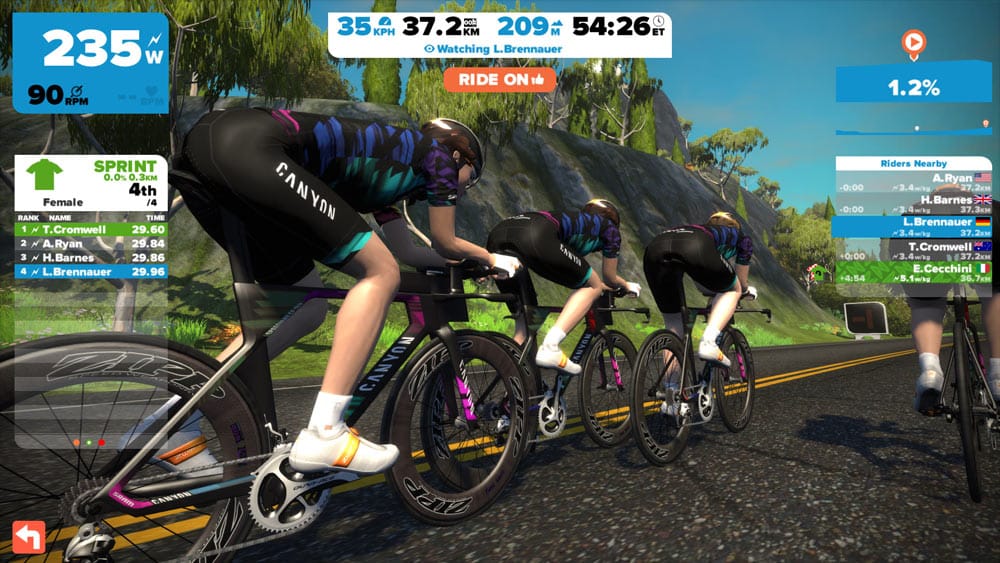This screenshot has width=1000, height=563.
Task: Select A.Ryan in Riders Nearby list
Action: click(x=913, y=181)
